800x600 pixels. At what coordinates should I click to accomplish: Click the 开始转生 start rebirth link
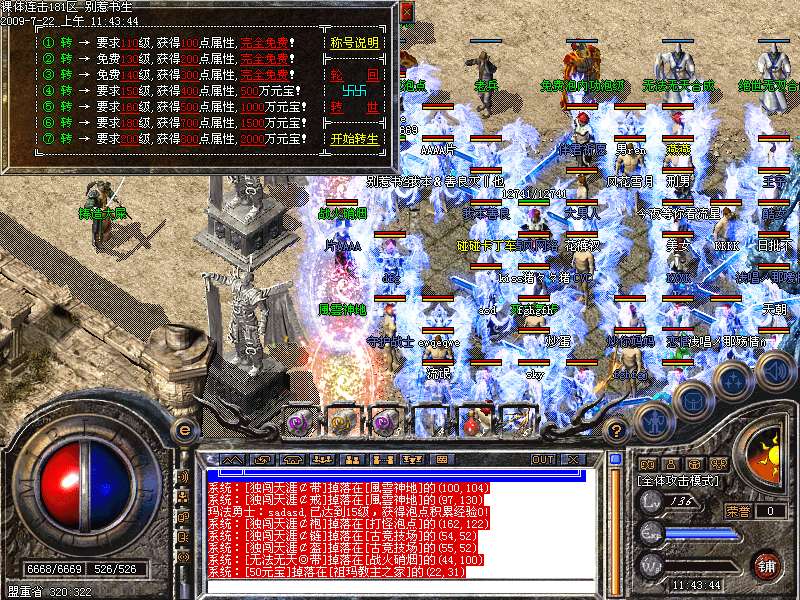(355, 139)
